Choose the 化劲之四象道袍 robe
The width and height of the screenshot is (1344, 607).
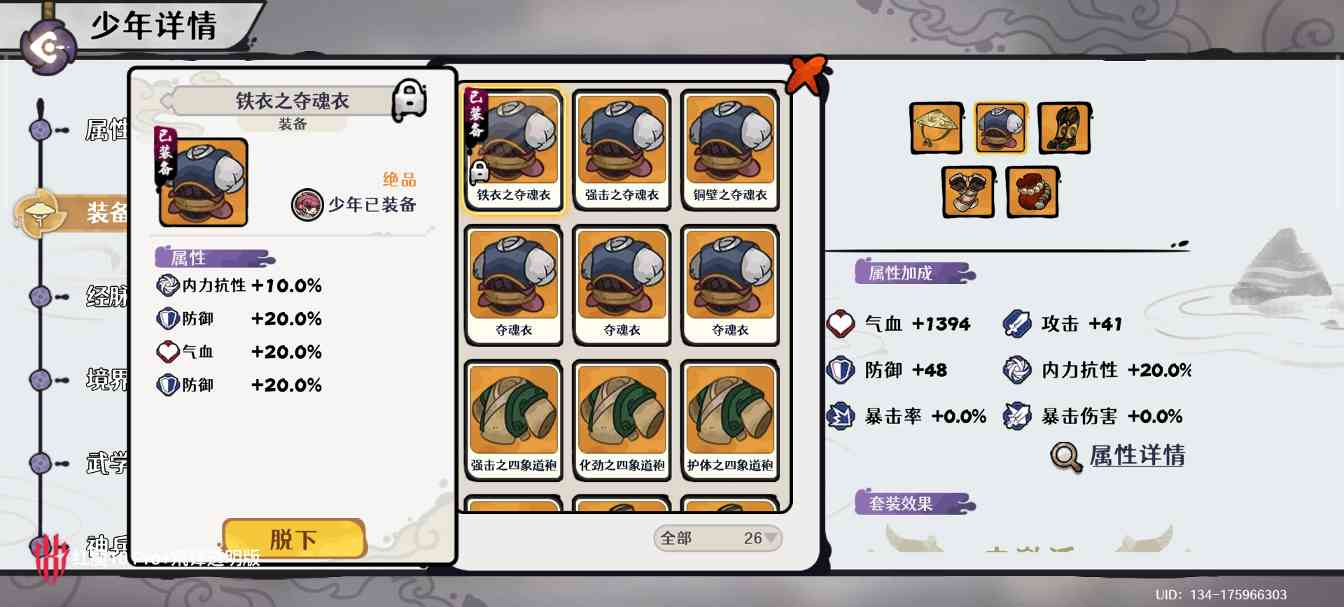click(x=622, y=418)
